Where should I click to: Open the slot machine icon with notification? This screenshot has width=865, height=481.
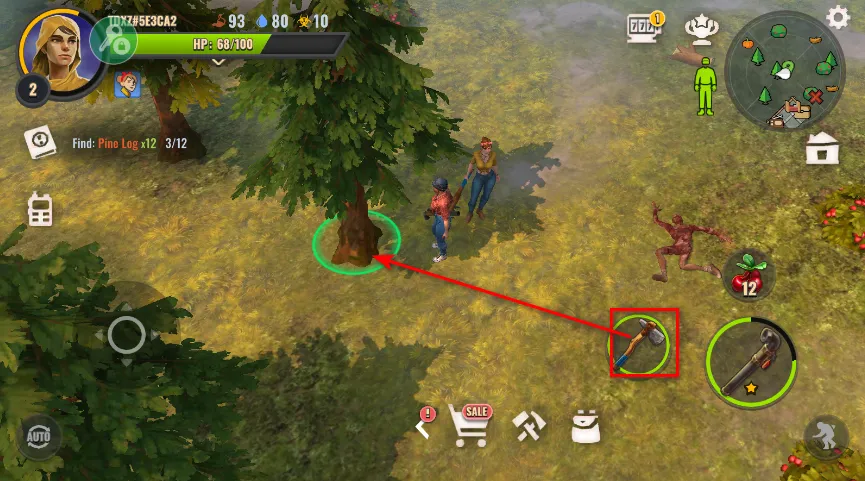coord(642,30)
